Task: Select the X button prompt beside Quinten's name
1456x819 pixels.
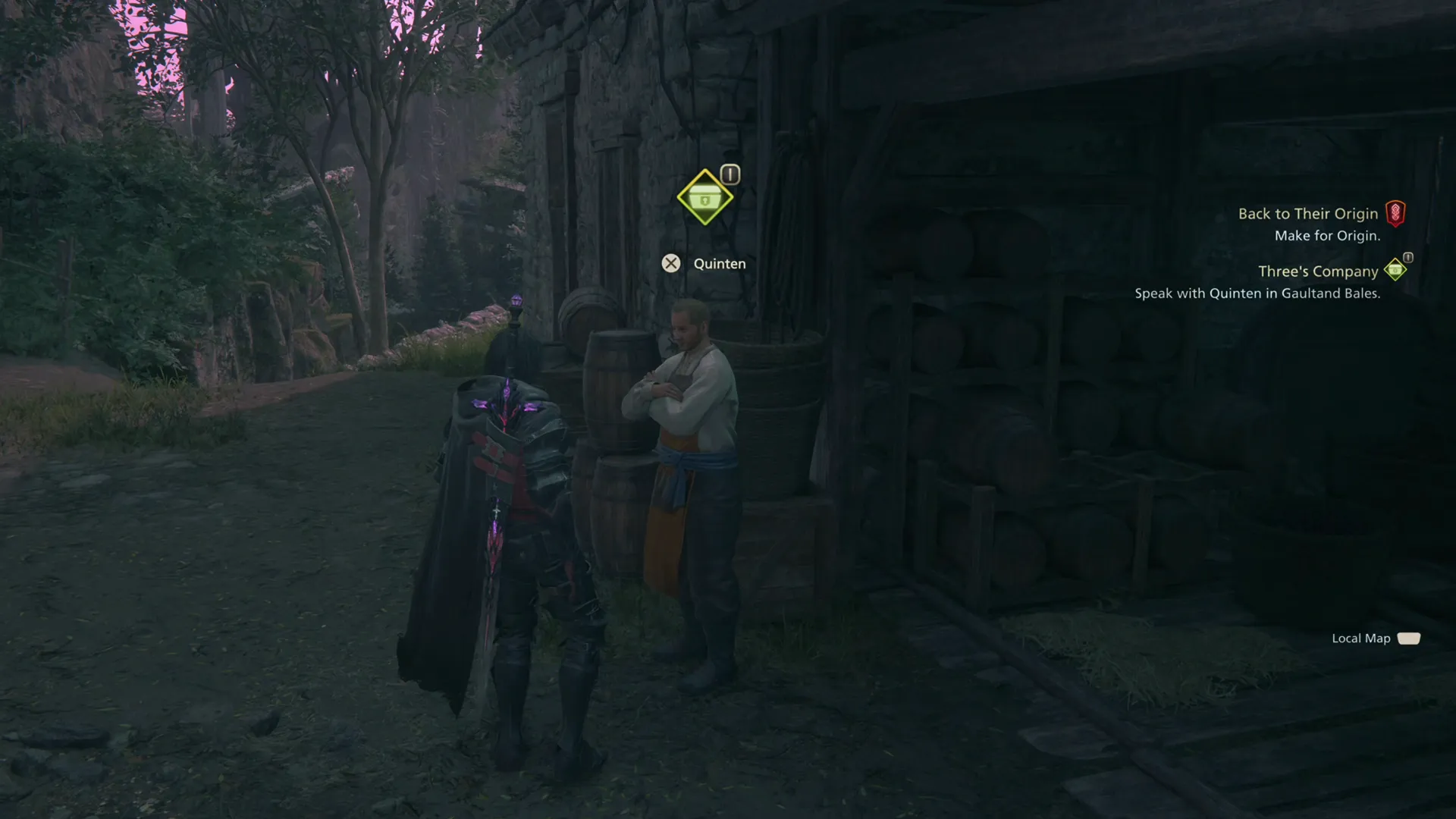Action: pos(671,263)
